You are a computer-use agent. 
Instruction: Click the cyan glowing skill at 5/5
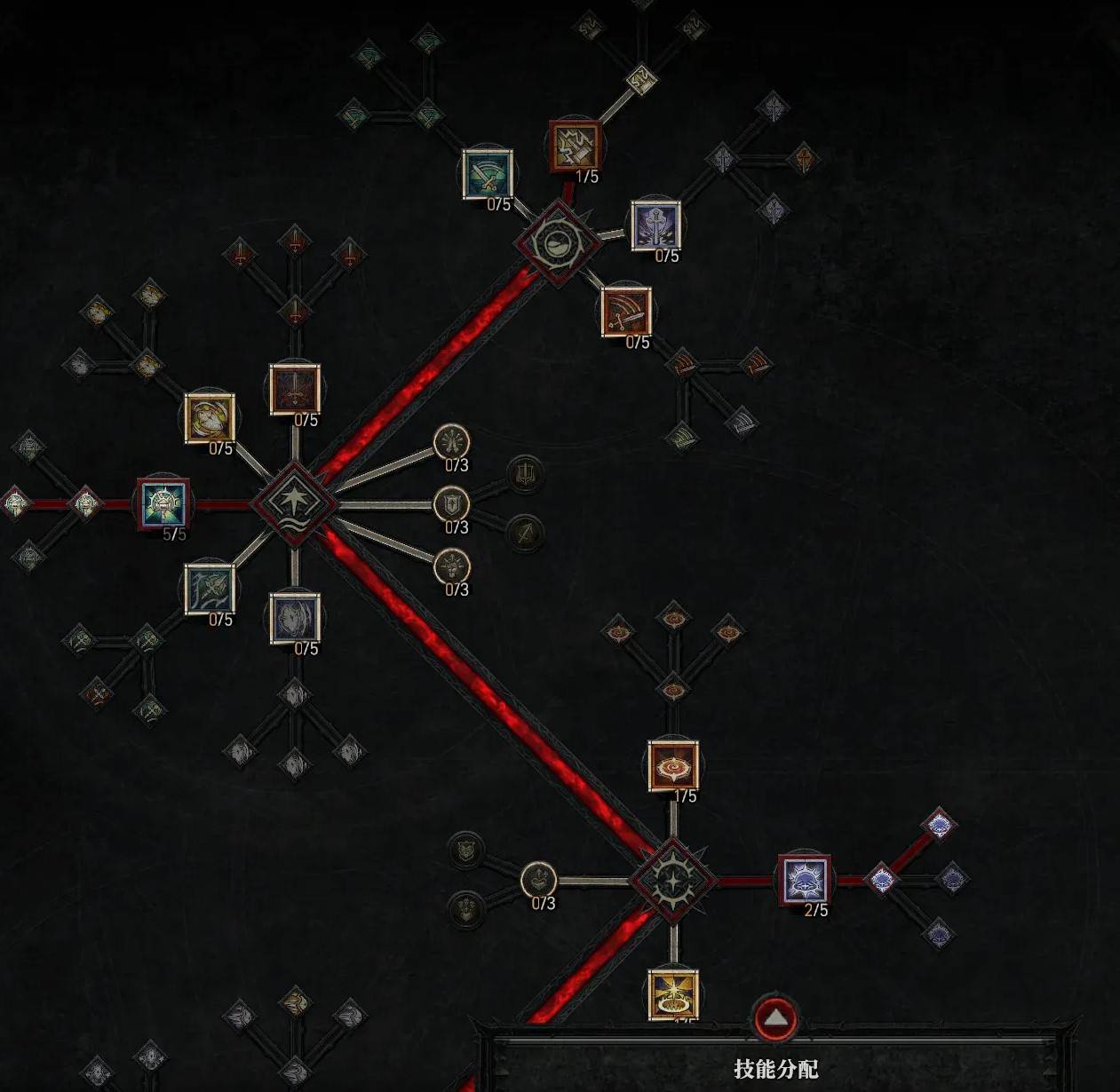click(x=164, y=504)
